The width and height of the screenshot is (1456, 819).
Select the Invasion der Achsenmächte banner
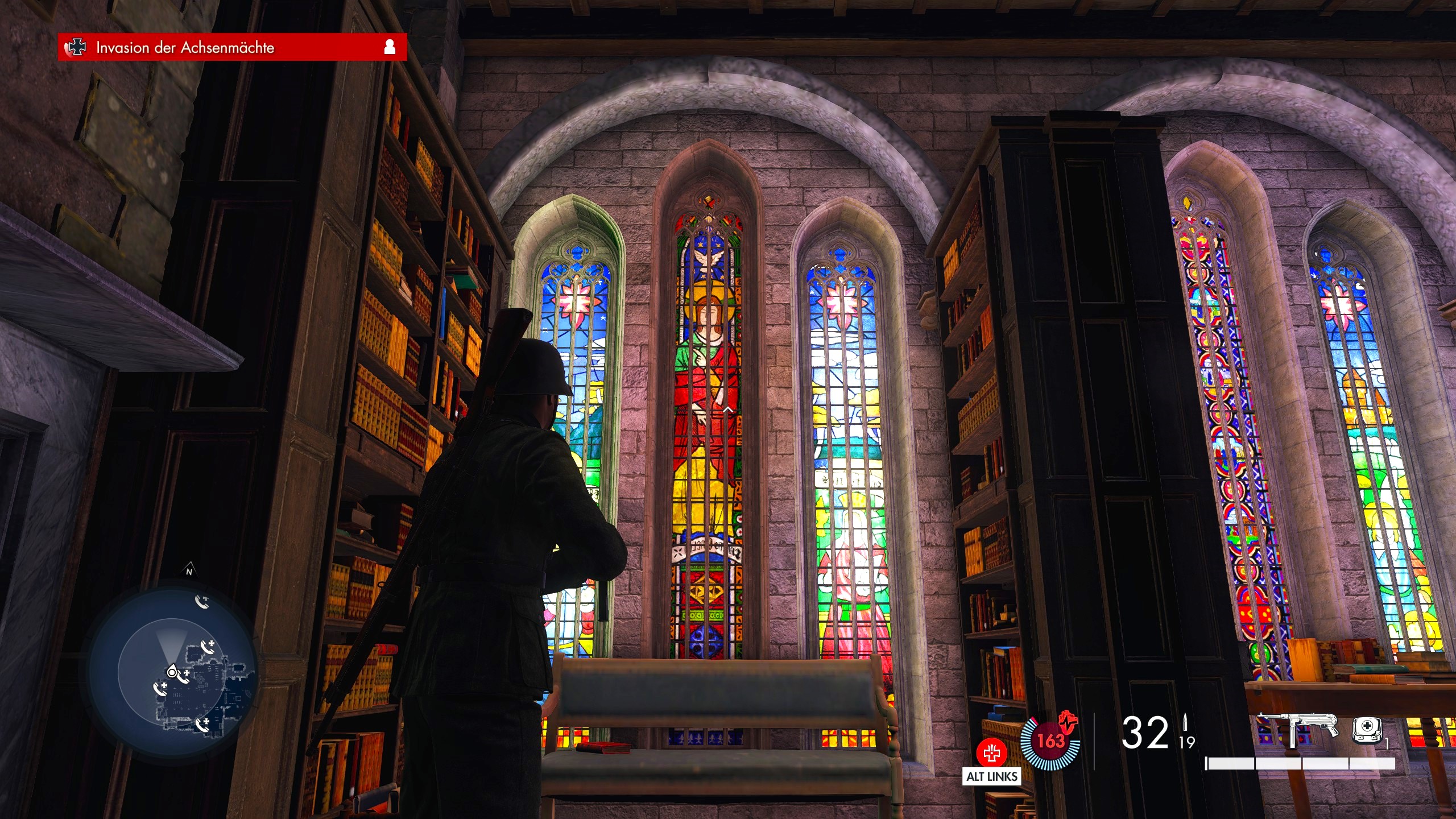pyautogui.click(x=232, y=47)
